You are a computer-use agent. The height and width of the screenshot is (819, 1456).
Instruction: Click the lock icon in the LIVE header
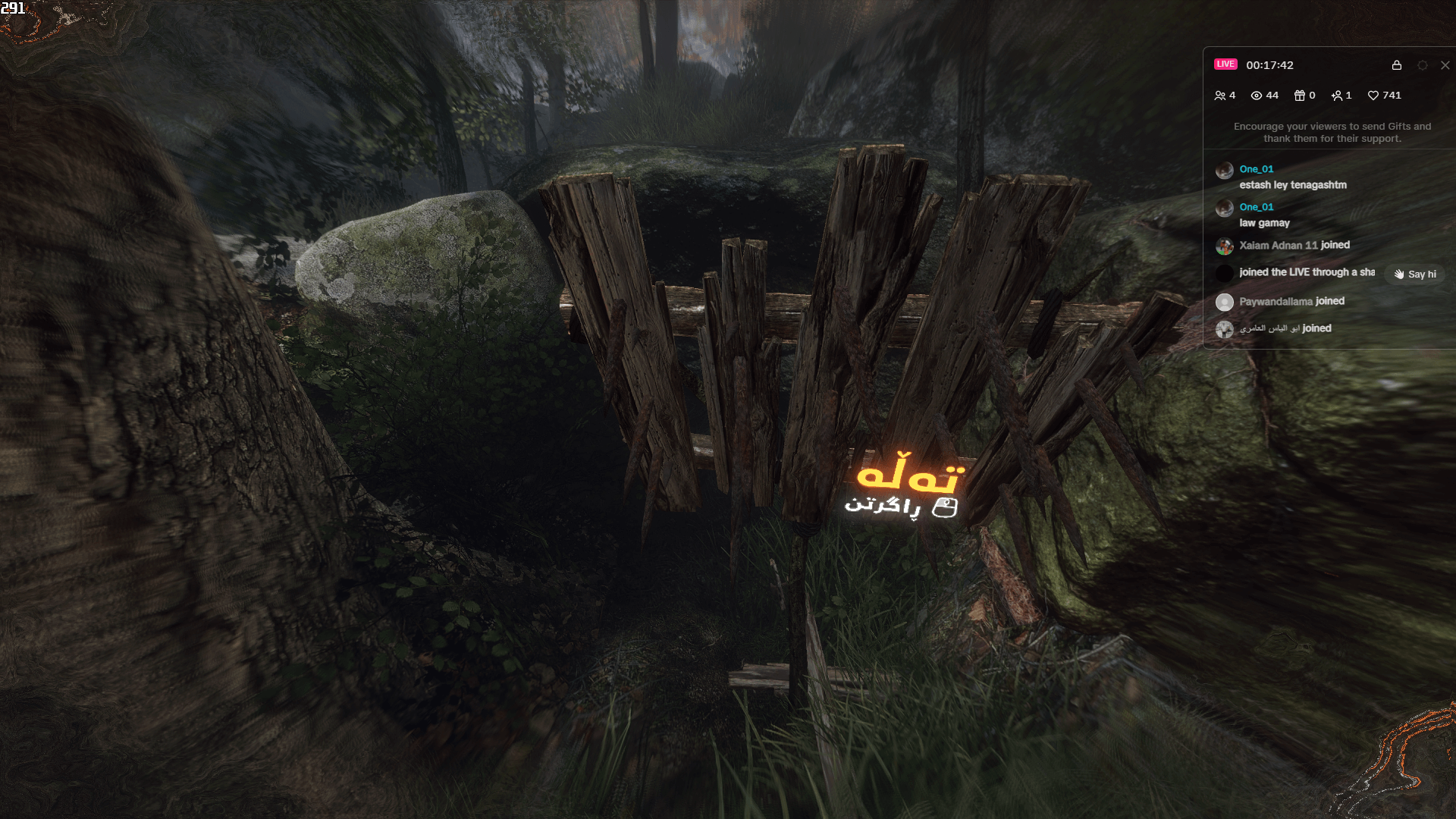tap(1396, 65)
